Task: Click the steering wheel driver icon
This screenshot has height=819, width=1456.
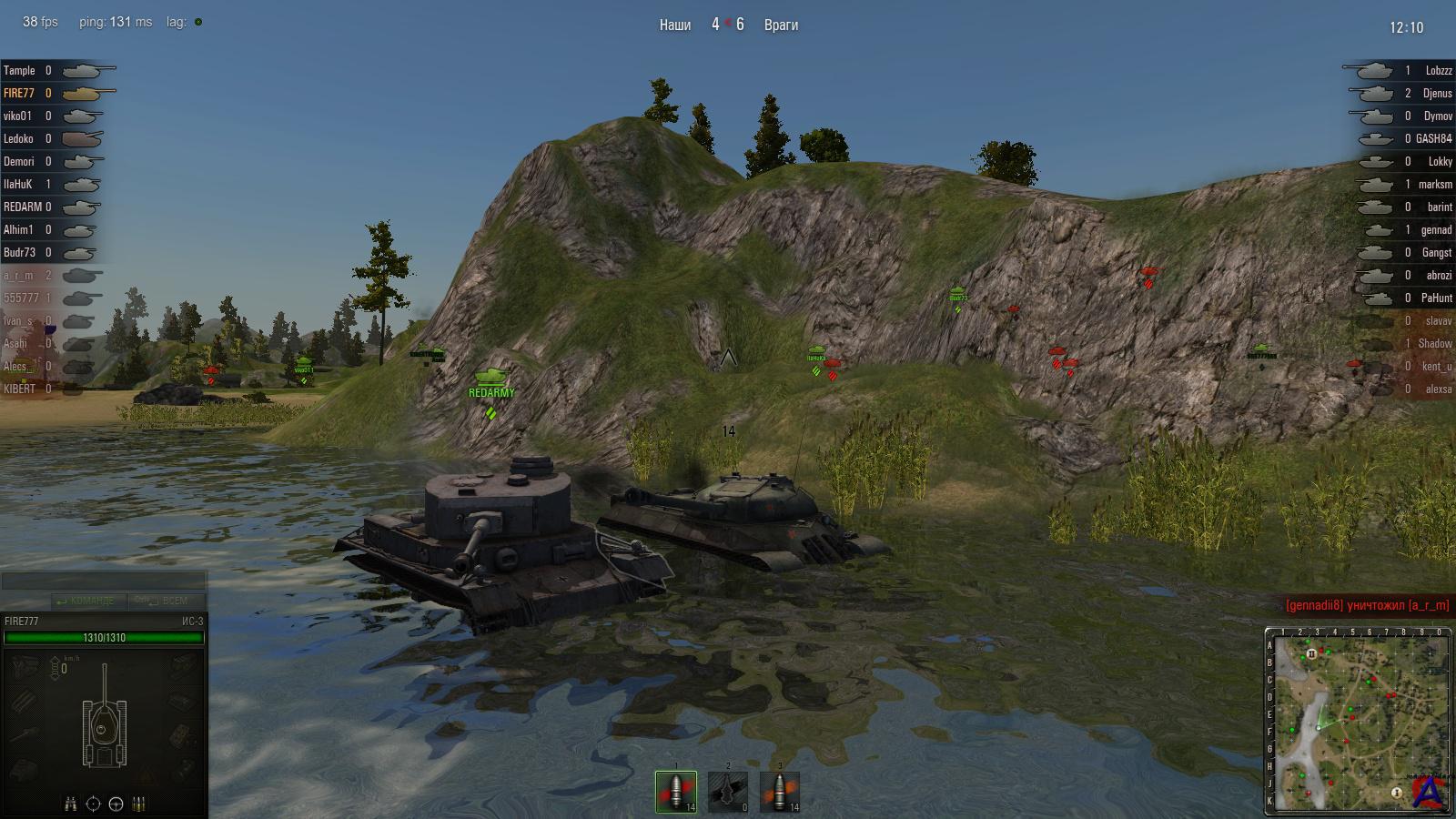Action: [x=116, y=804]
